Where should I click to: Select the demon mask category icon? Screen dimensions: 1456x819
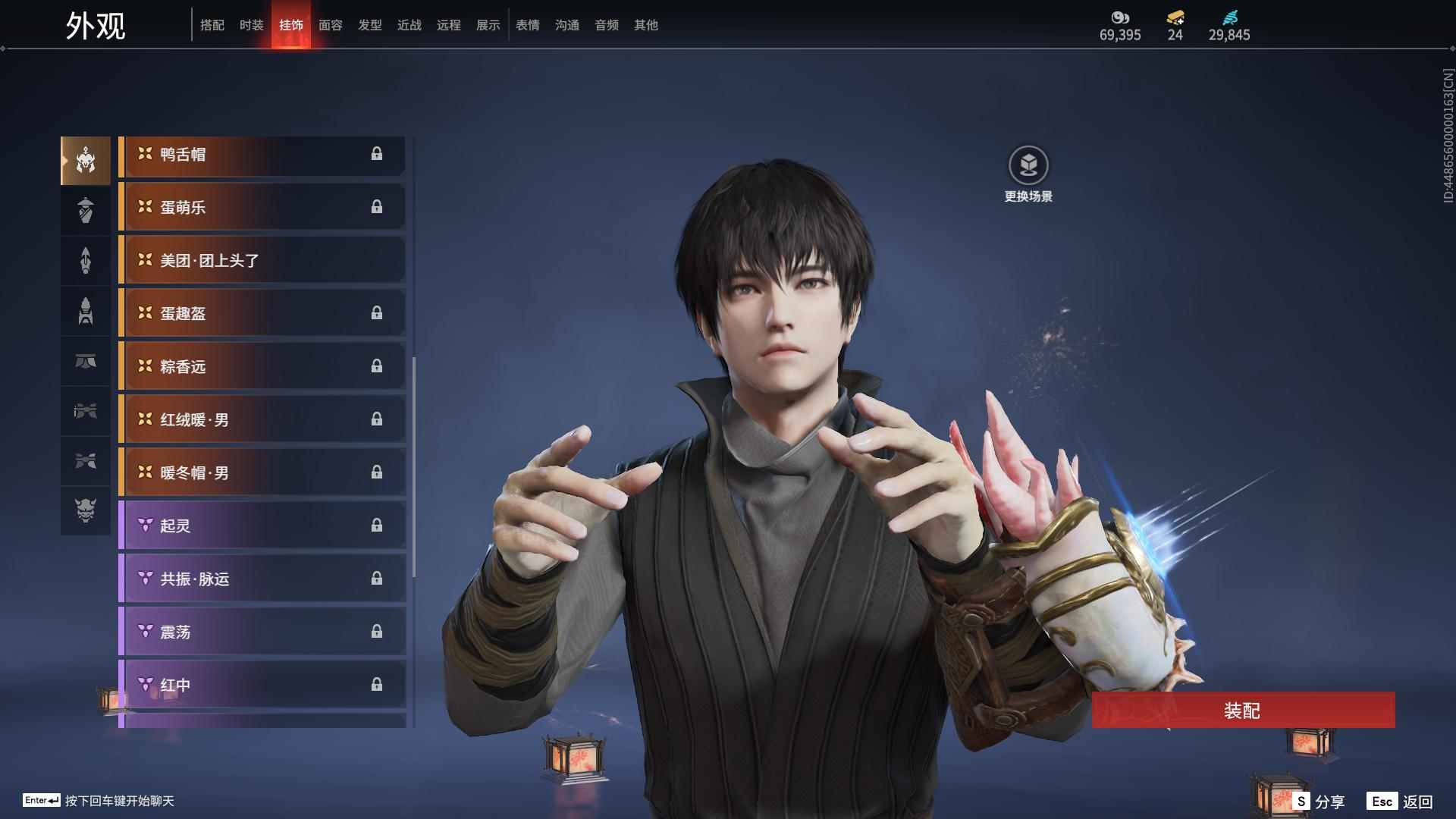pyautogui.click(x=86, y=510)
